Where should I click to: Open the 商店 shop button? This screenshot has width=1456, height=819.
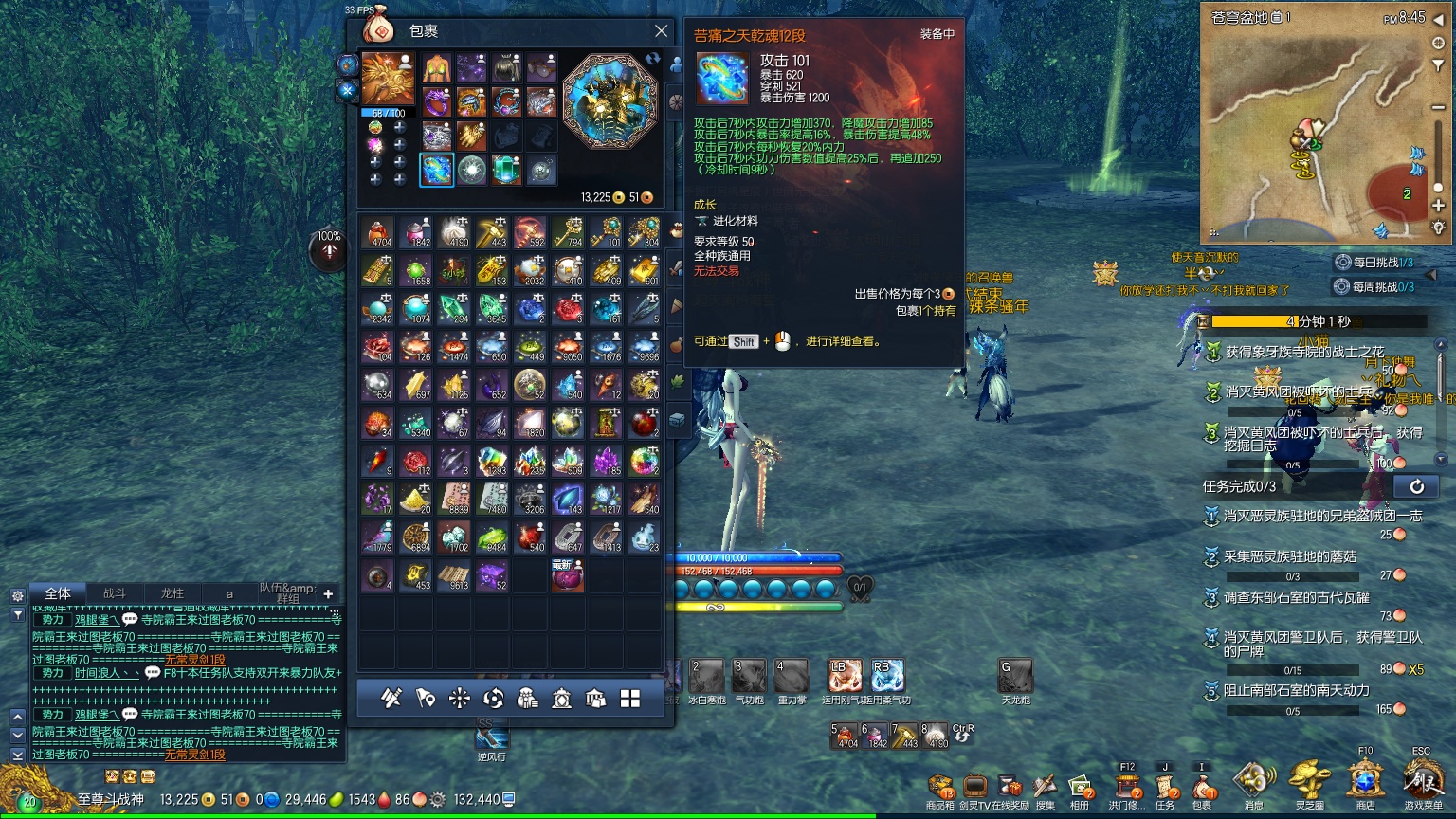(1365, 783)
